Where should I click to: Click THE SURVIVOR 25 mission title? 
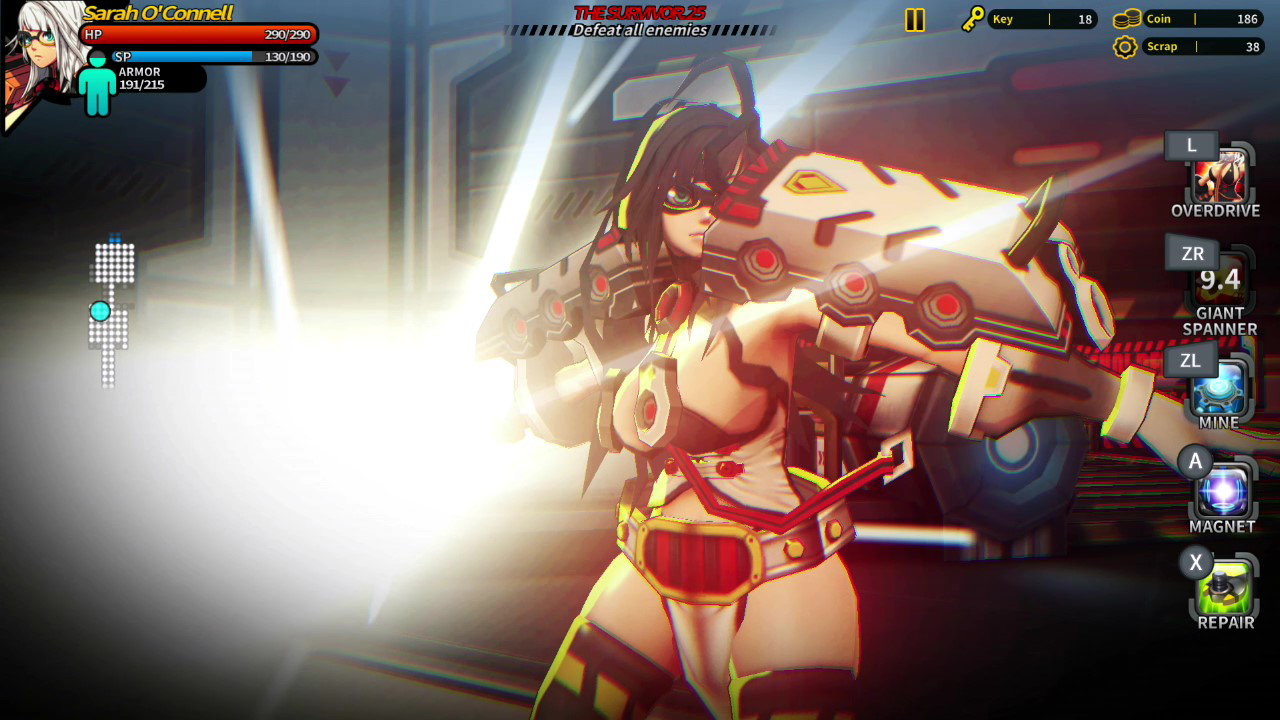(638, 13)
